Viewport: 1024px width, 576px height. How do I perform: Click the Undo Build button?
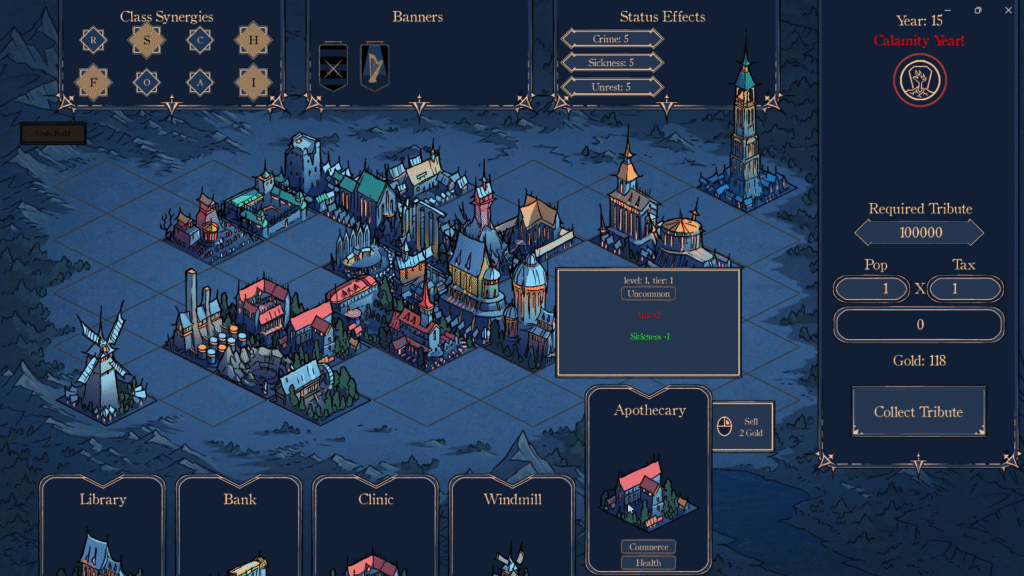(x=53, y=133)
